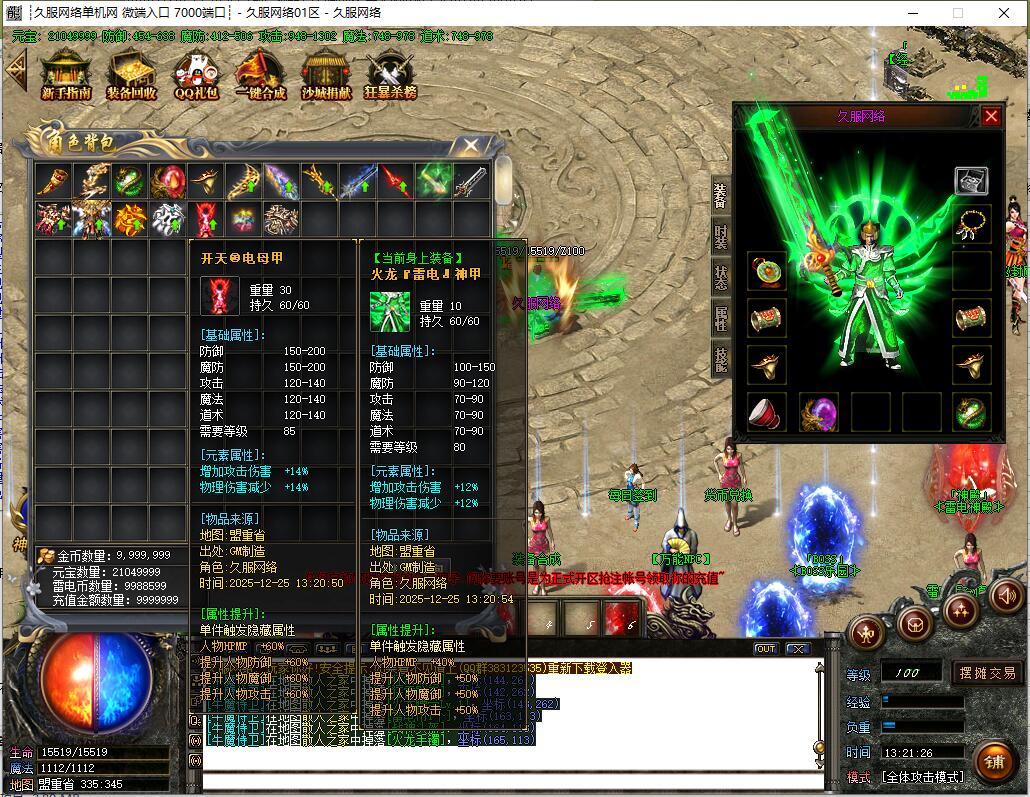
Task: Close the character equipment panel
Action: point(991,116)
